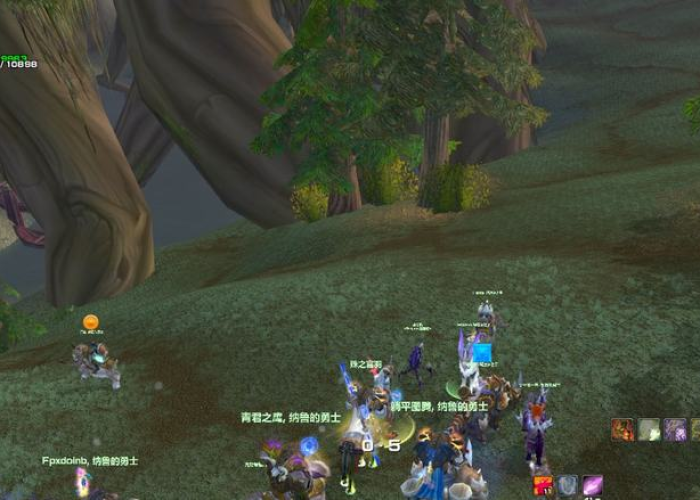700x500 pixels.
Task: Click the red-orange icon with stack count
Action: [x=544, y=486]
